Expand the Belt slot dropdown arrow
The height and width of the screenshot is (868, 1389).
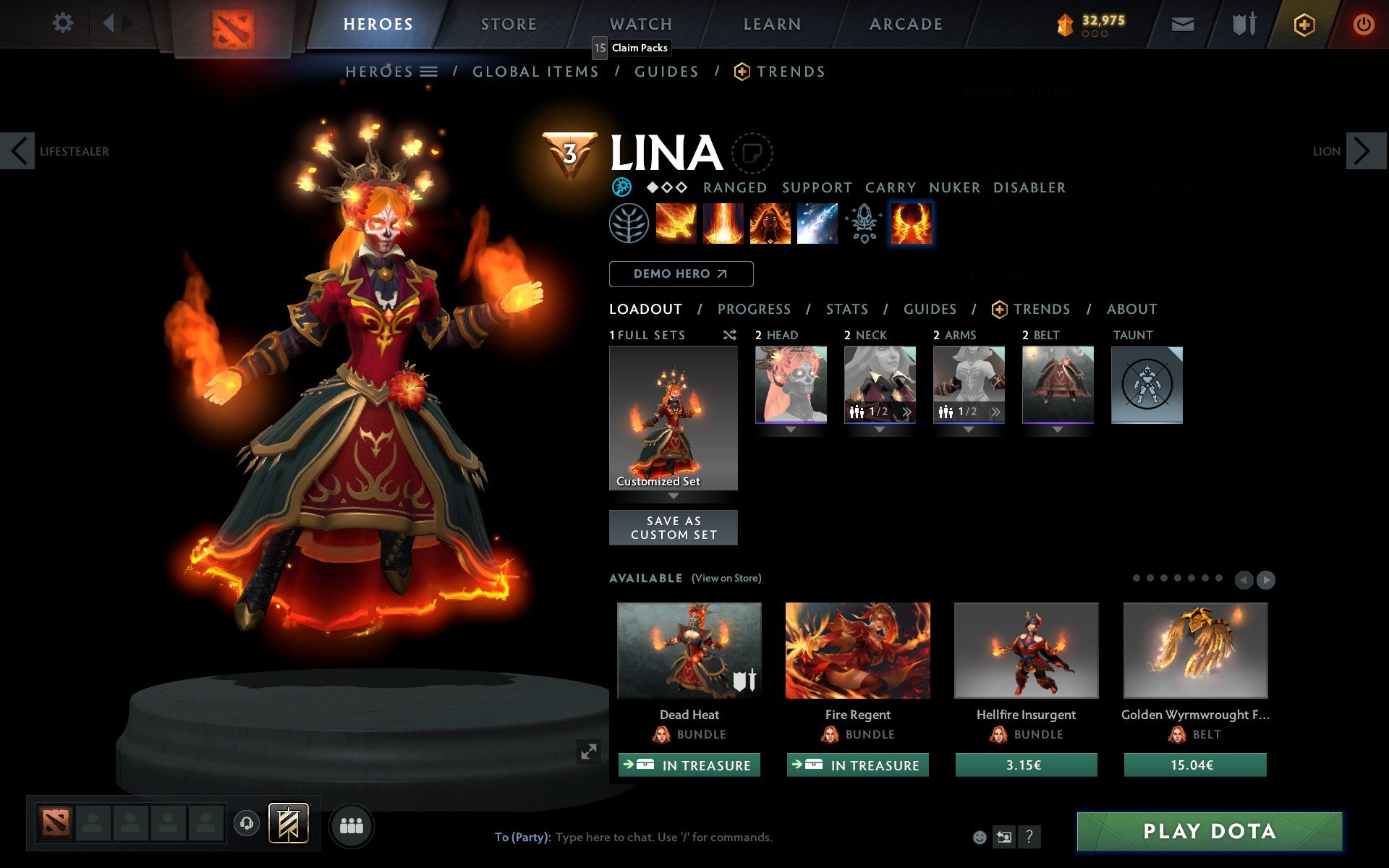click(x=1058, y=428)
